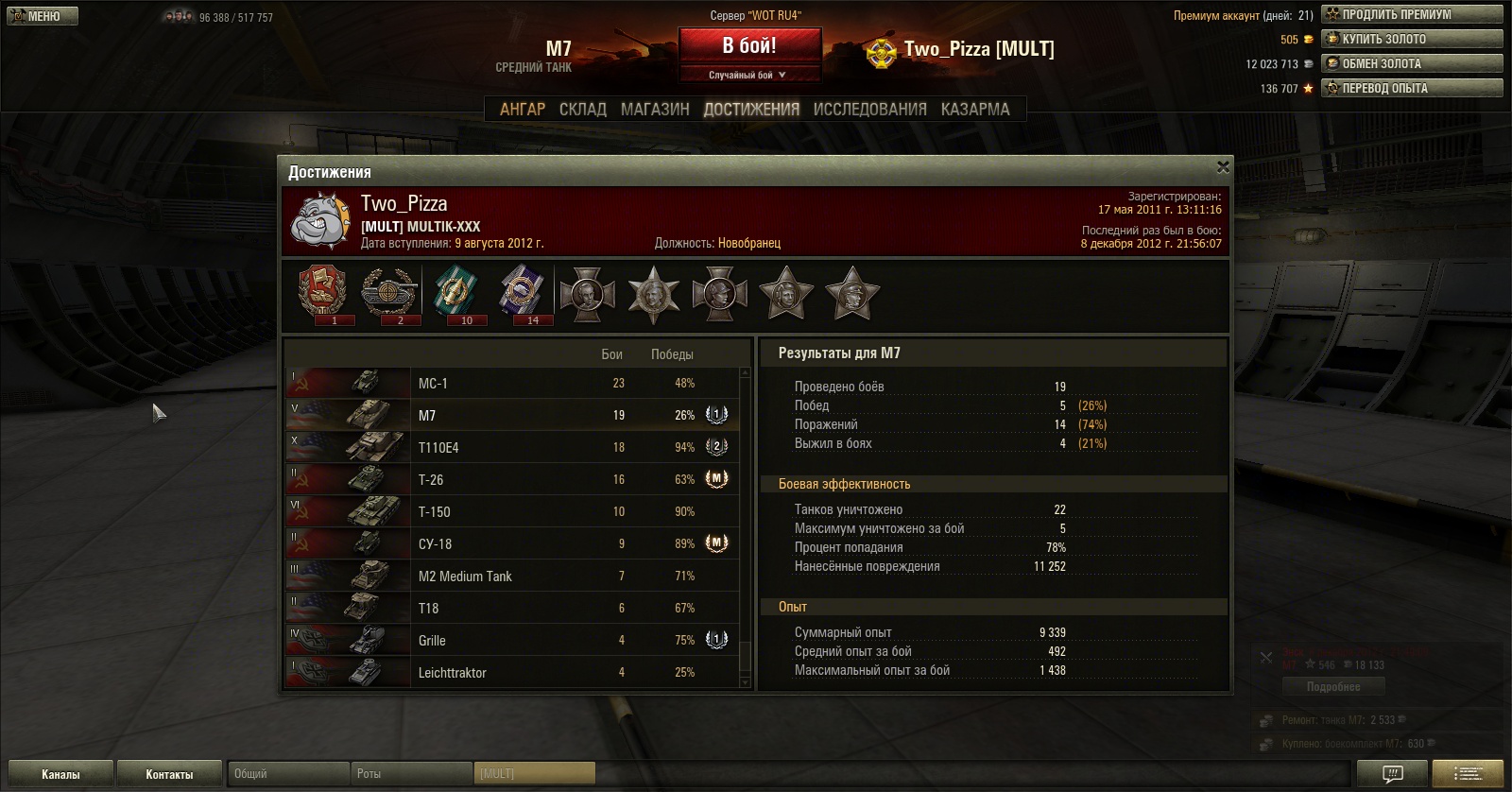The image size is (1512, 792).
Task: Open the МЕНЮ button
Action: pyautogui.click(x=42, y=16)
